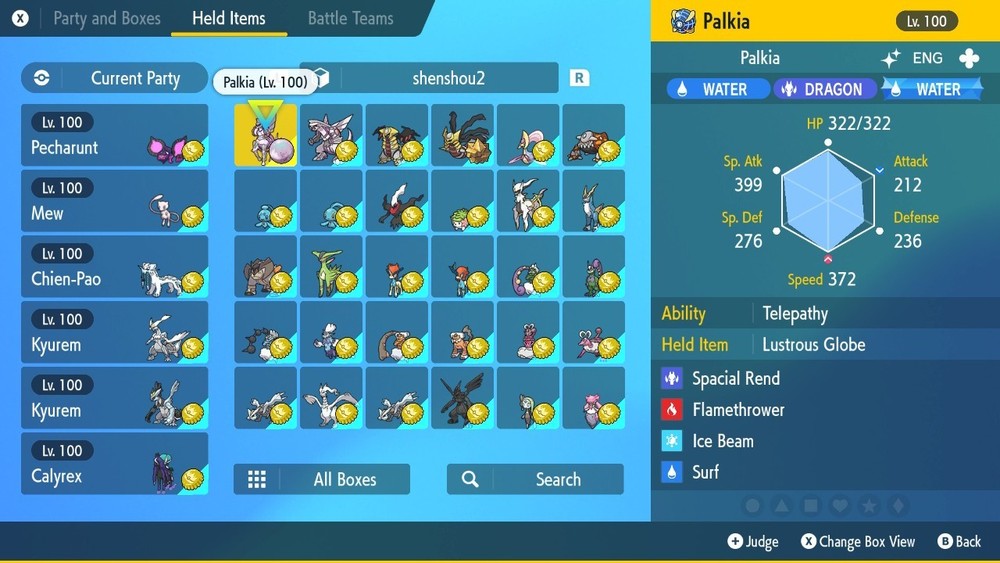Image resolution: width=1000 pixels, height=563 pixels.
Task: Click the Surf move entry
Action: pos(706,471)
